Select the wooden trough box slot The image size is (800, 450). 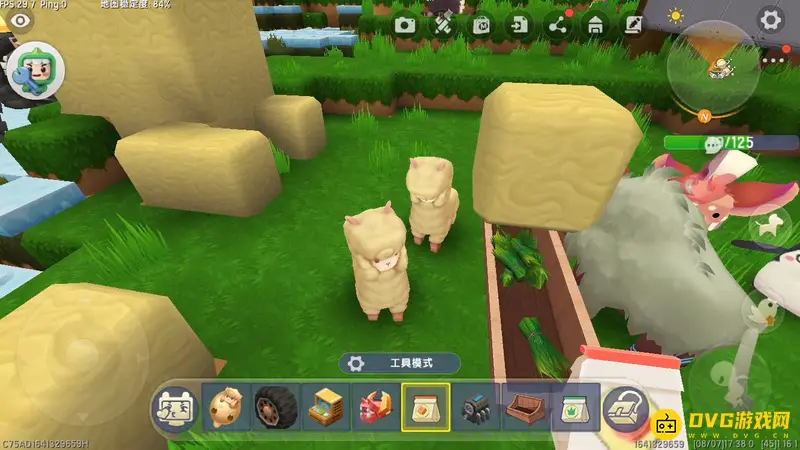click(525, 408)
